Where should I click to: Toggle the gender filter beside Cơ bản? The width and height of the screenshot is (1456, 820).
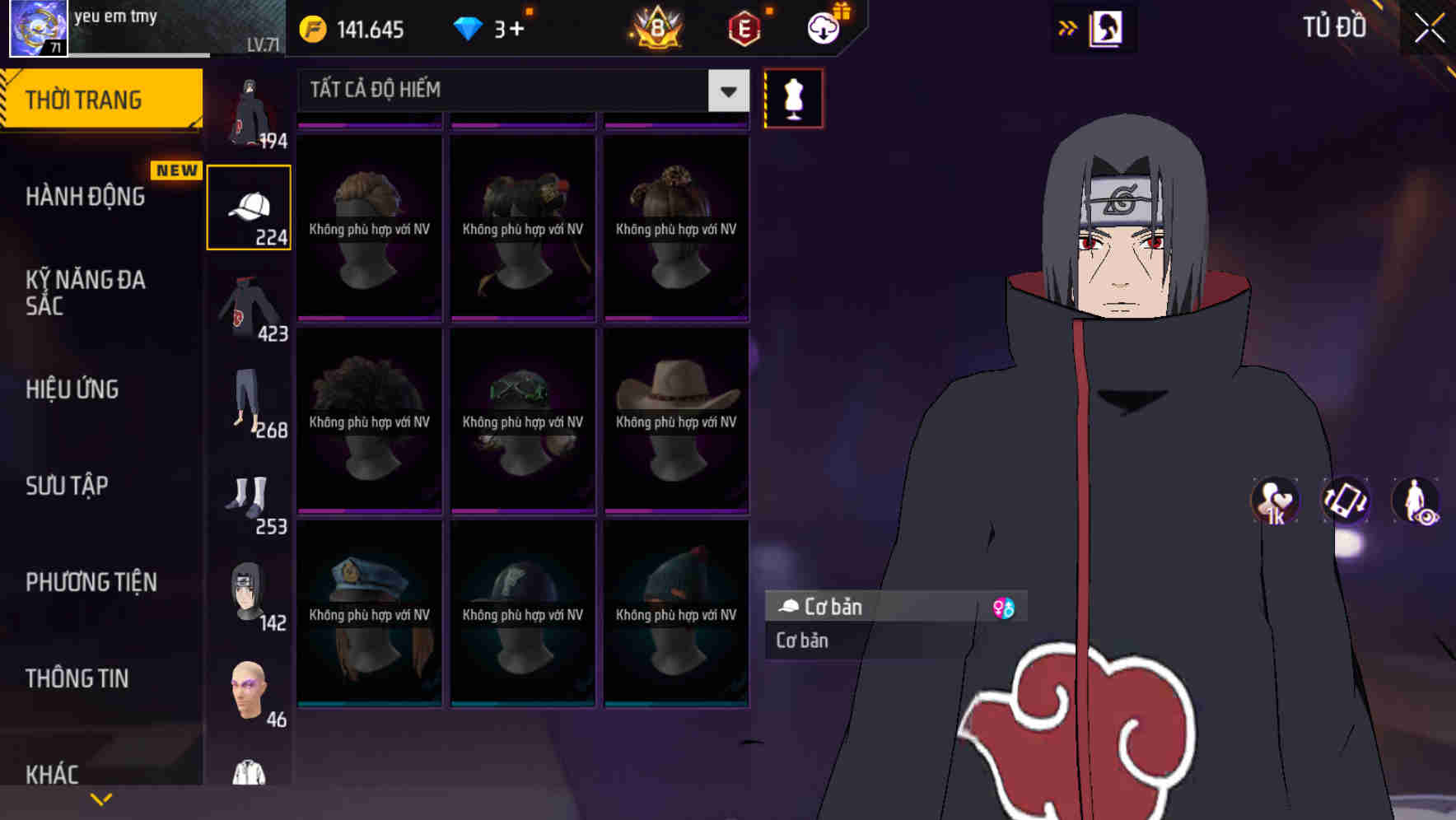click(1006, 607)
